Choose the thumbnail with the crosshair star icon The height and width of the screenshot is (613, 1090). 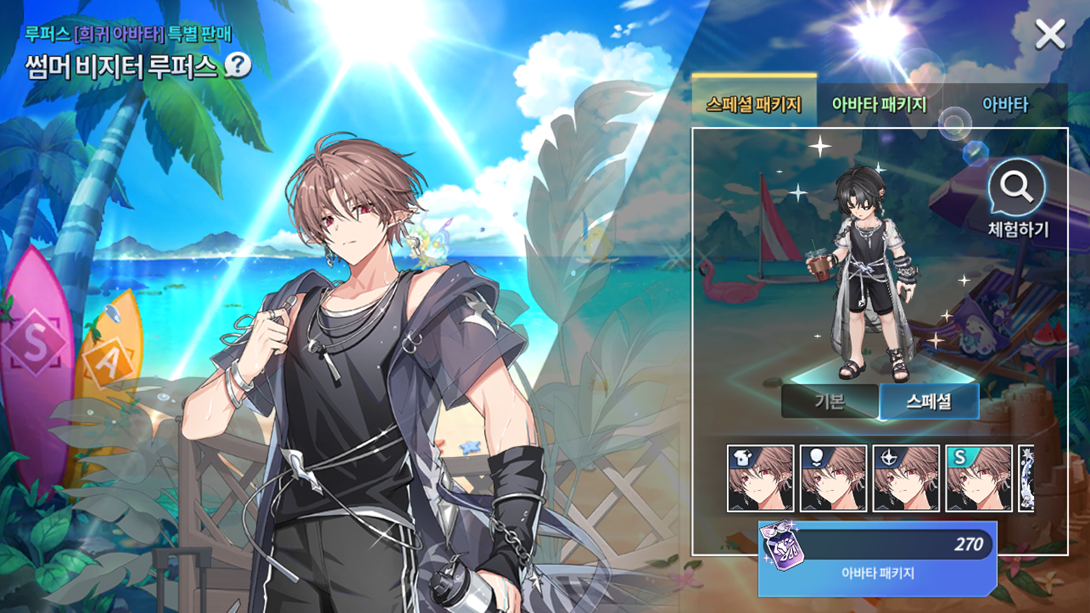click(x=906, y=478)
